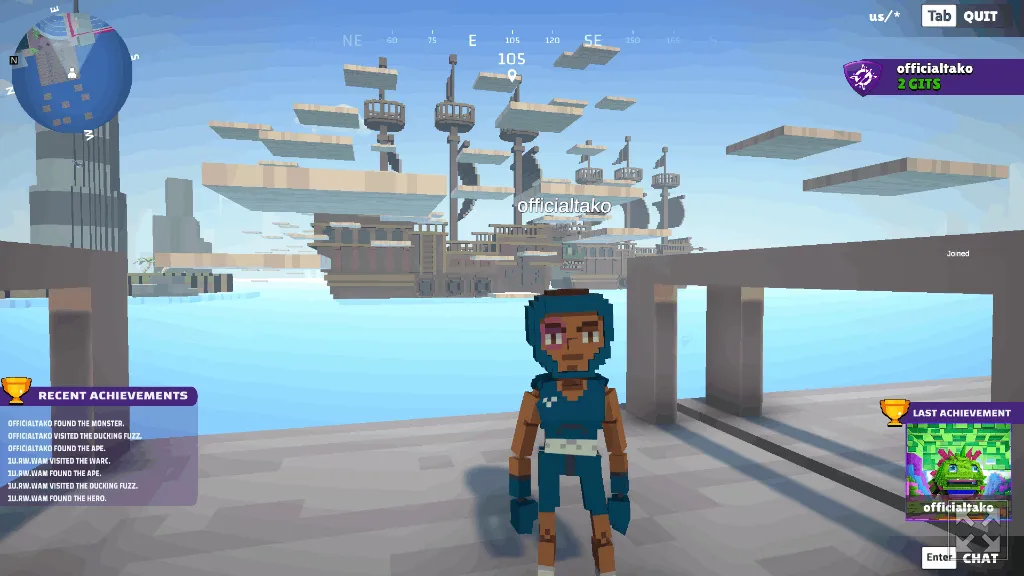Screen dimensions: 1024x576
Task: Click the Last Achievement trophy icon
Action: coord(894,412)
